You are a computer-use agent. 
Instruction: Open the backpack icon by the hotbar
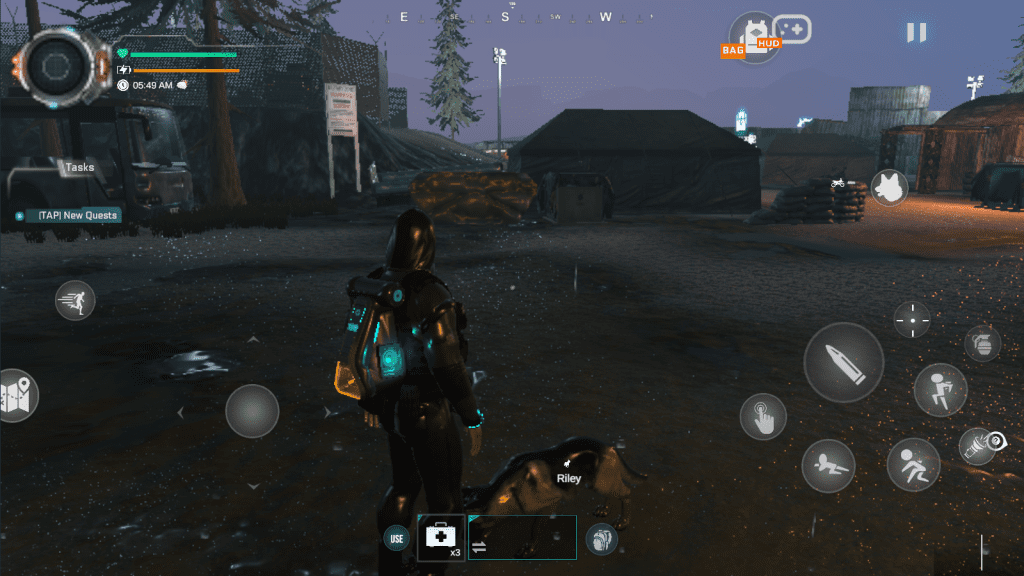point(601,539)
